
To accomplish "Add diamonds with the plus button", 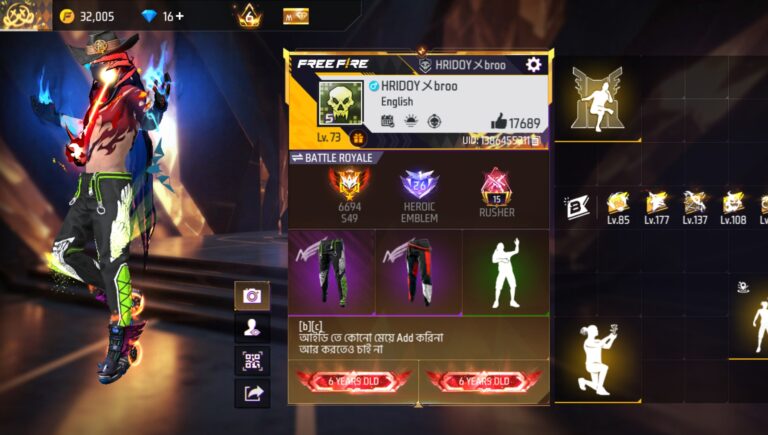I will click(180, 16).
